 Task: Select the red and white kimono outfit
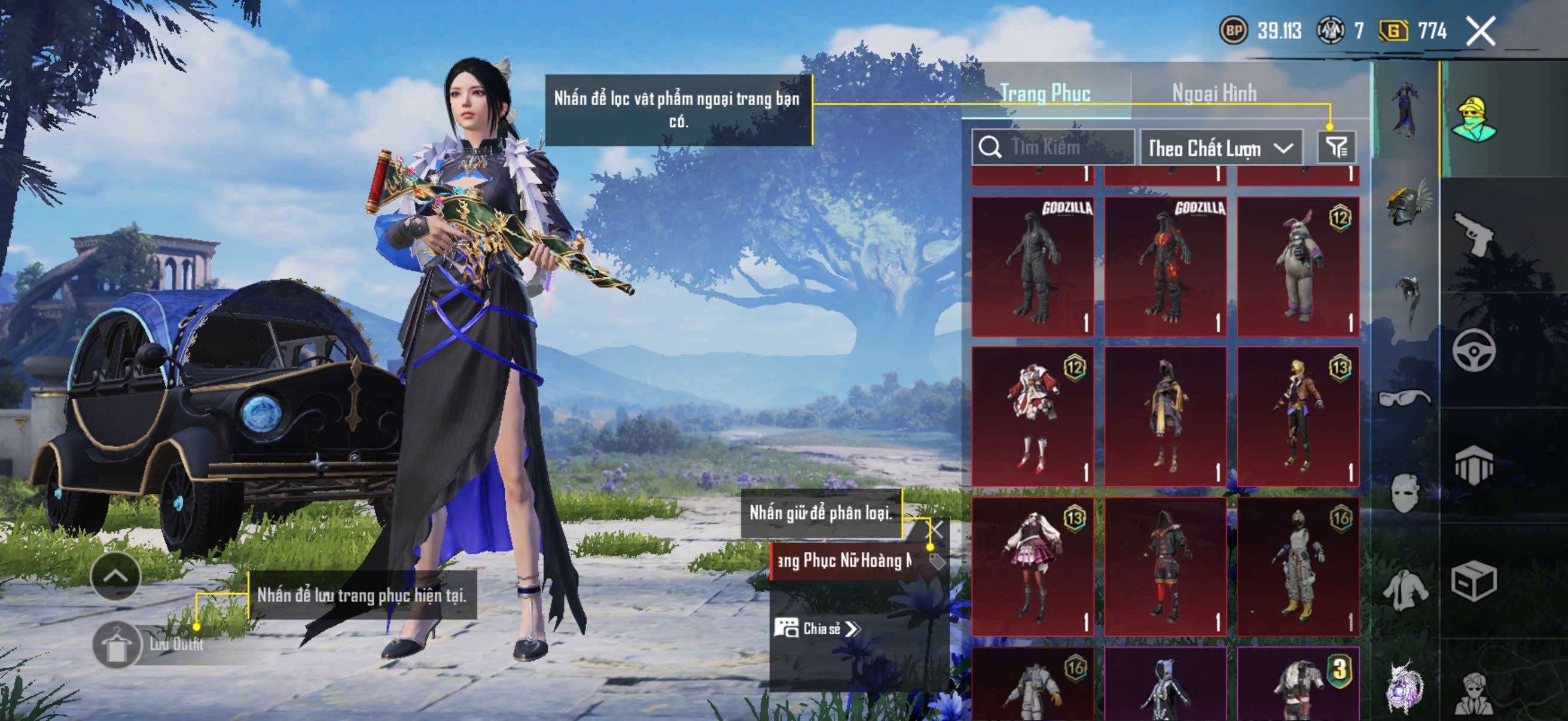[1032, 416]
